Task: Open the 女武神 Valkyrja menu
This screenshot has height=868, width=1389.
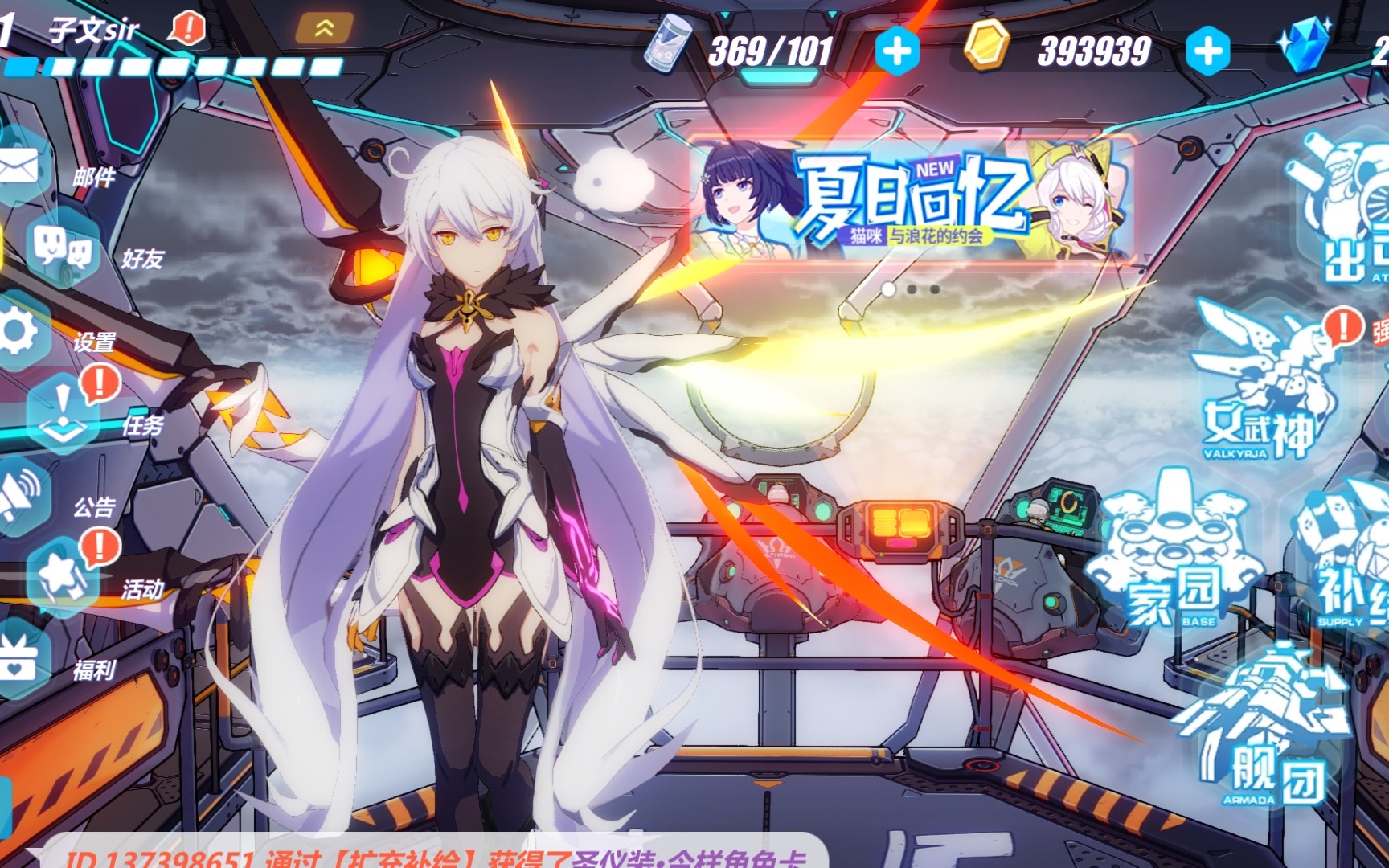Action: 1262,386
